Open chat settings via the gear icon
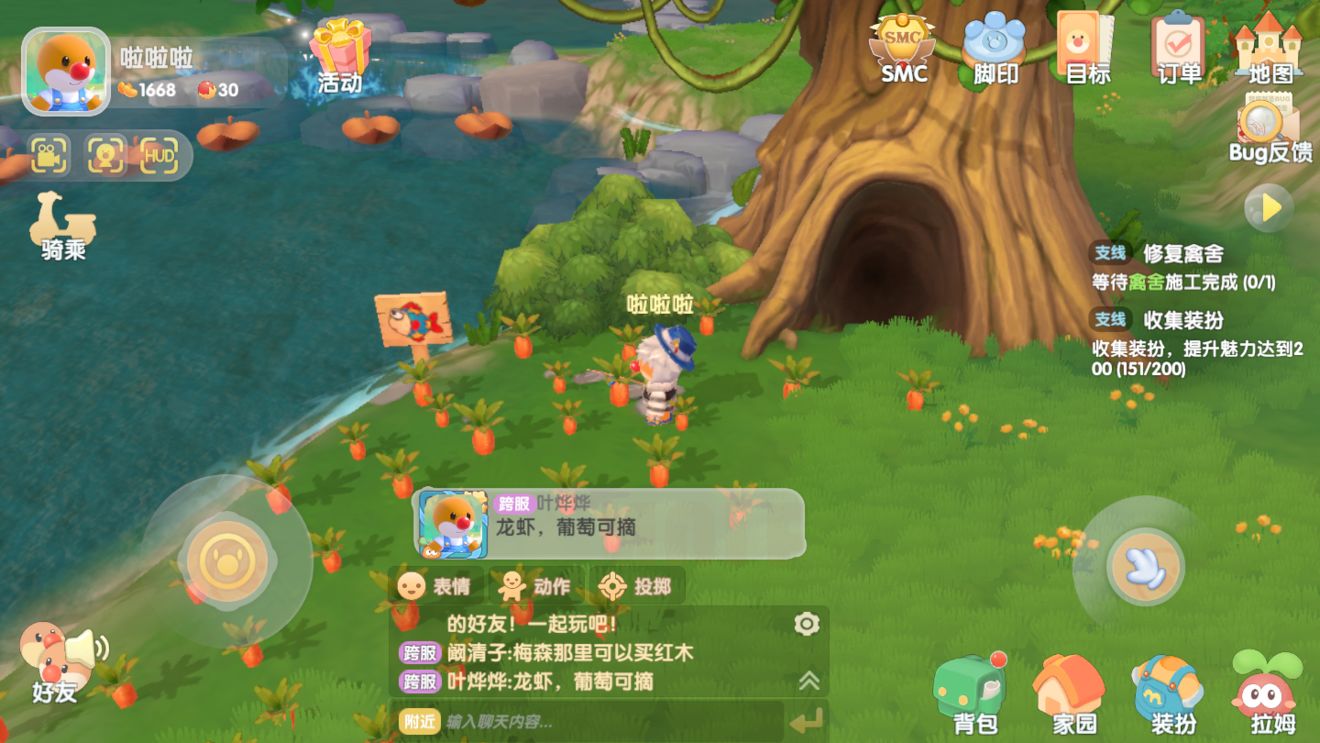The height and width of the screenshot is (743, 1320). (806, 624)
